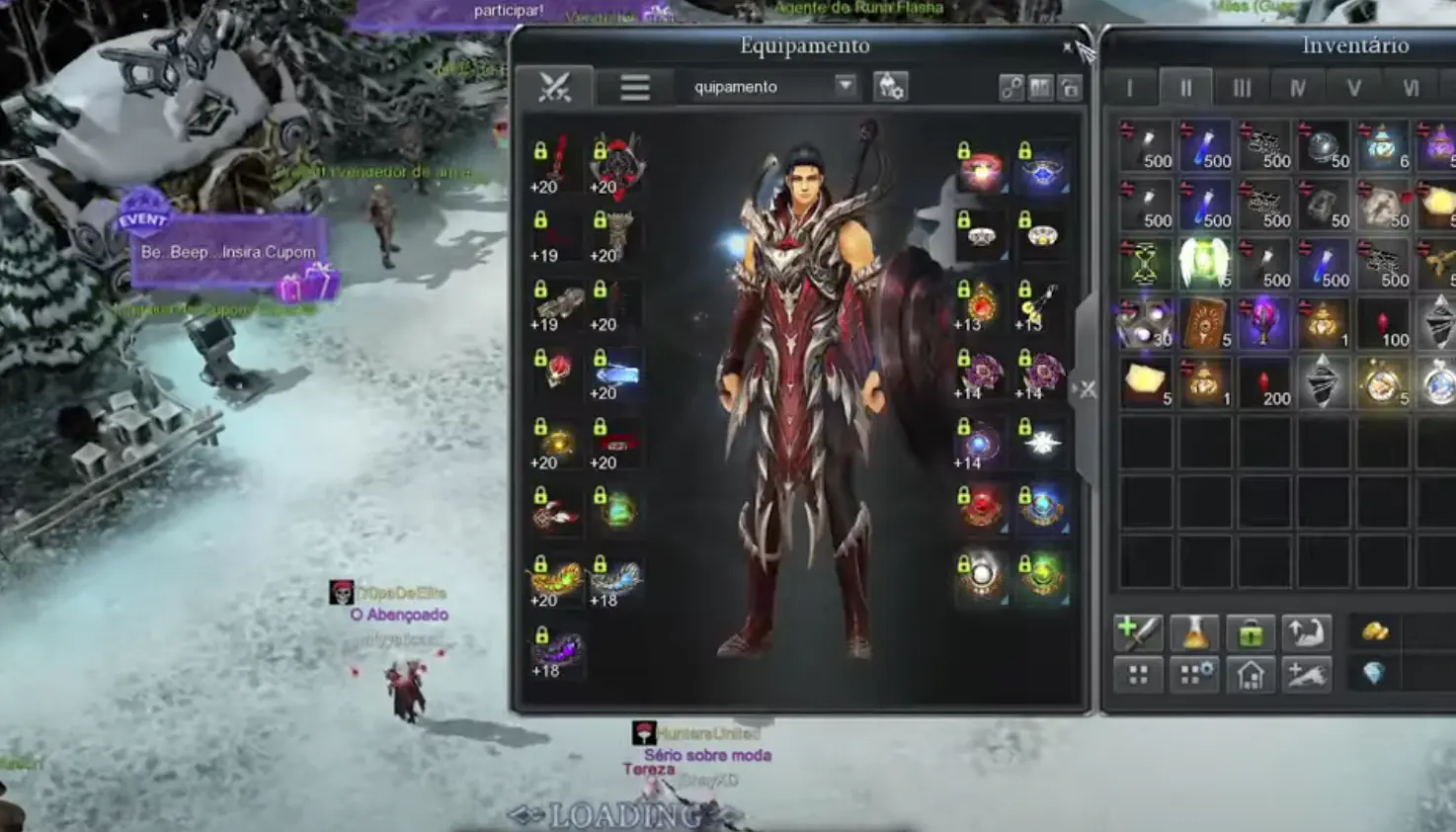Click the character settings gear icon
Viewport: 1456px width, 832px height.
click(892, 87)
